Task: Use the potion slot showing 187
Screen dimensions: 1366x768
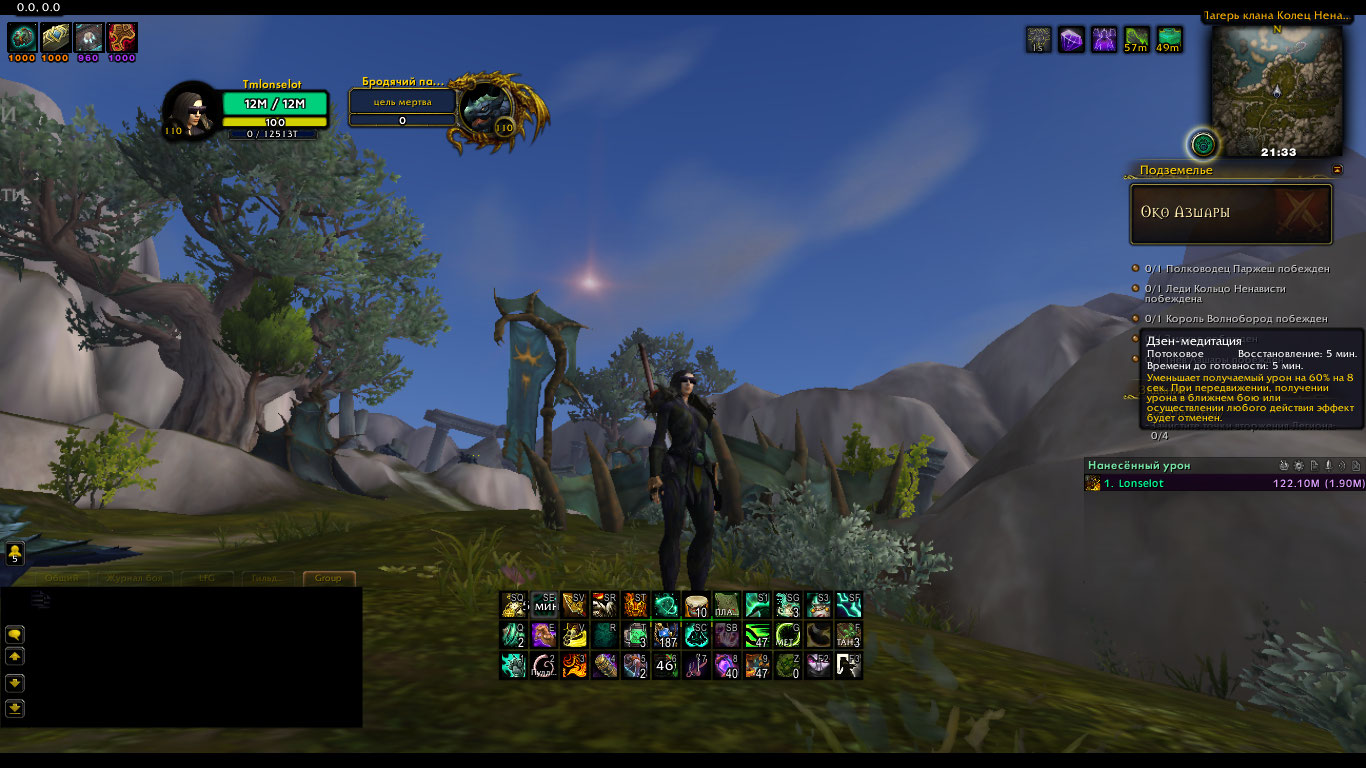Action: point(666,635)
